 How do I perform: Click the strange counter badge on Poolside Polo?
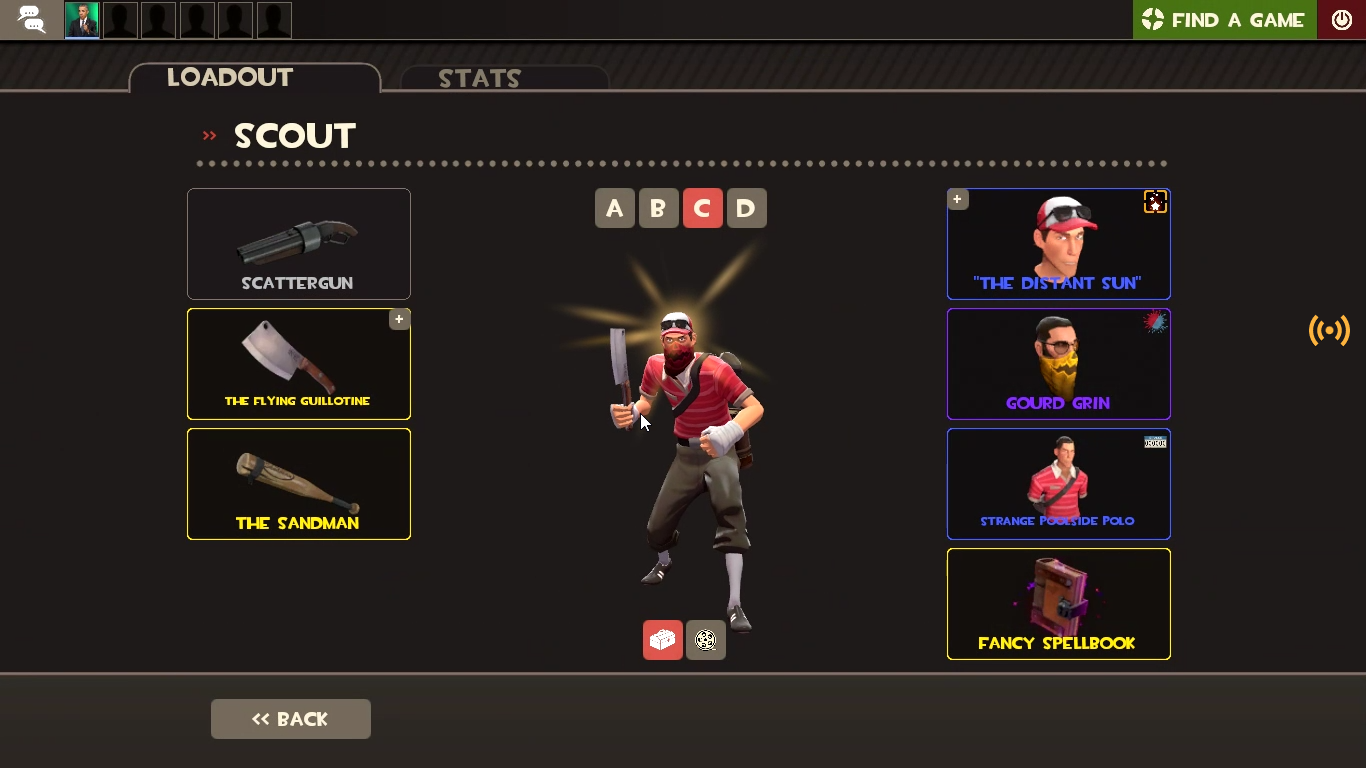1154,442
